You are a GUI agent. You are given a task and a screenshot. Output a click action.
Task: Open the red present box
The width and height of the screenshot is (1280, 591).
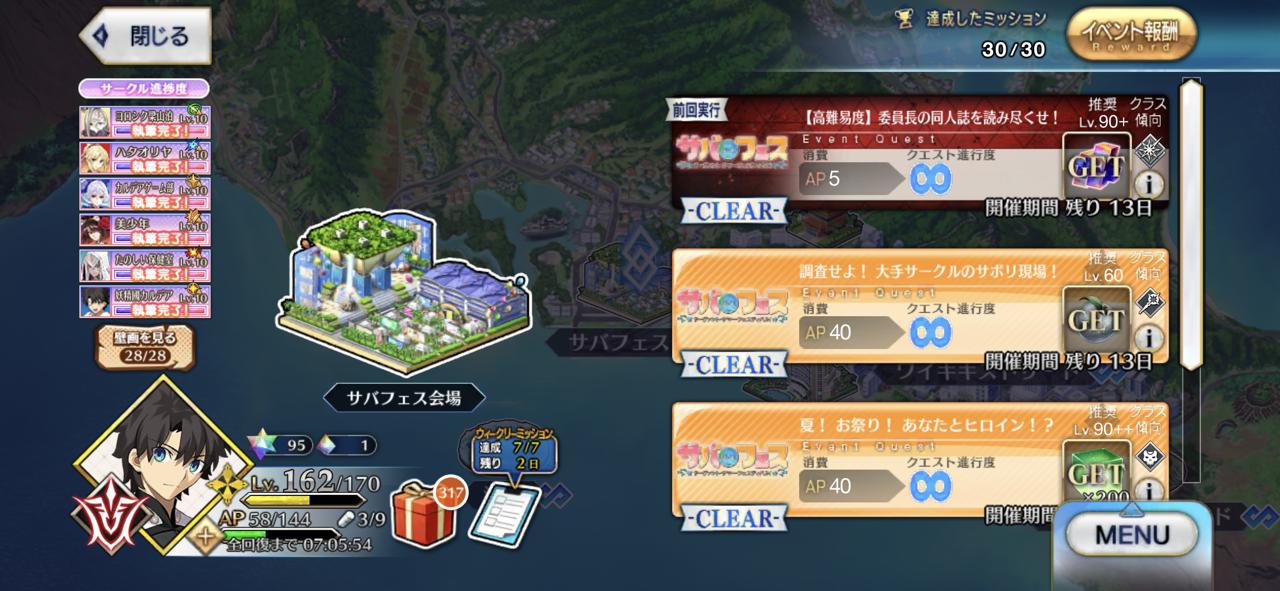click(x=423, y=513)
